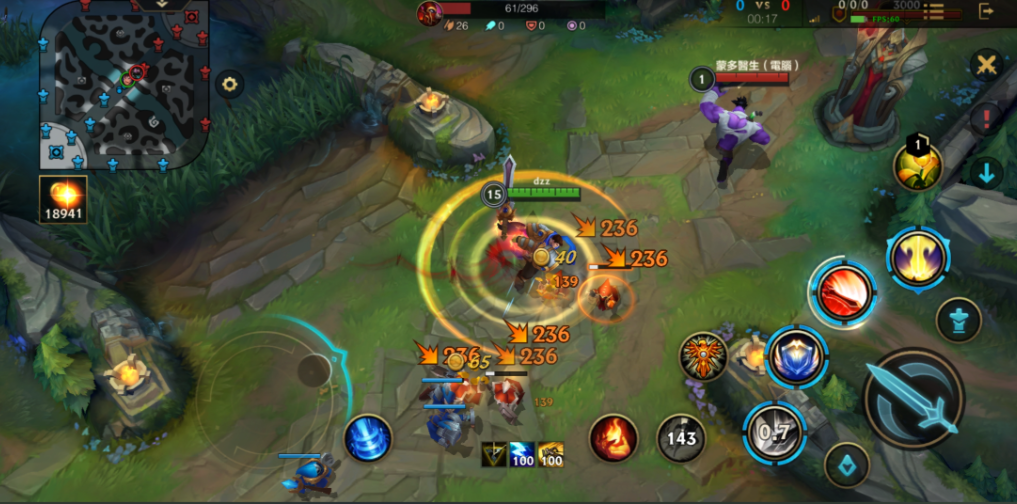
Task: Open the exit menu icon
Action: 987,12
